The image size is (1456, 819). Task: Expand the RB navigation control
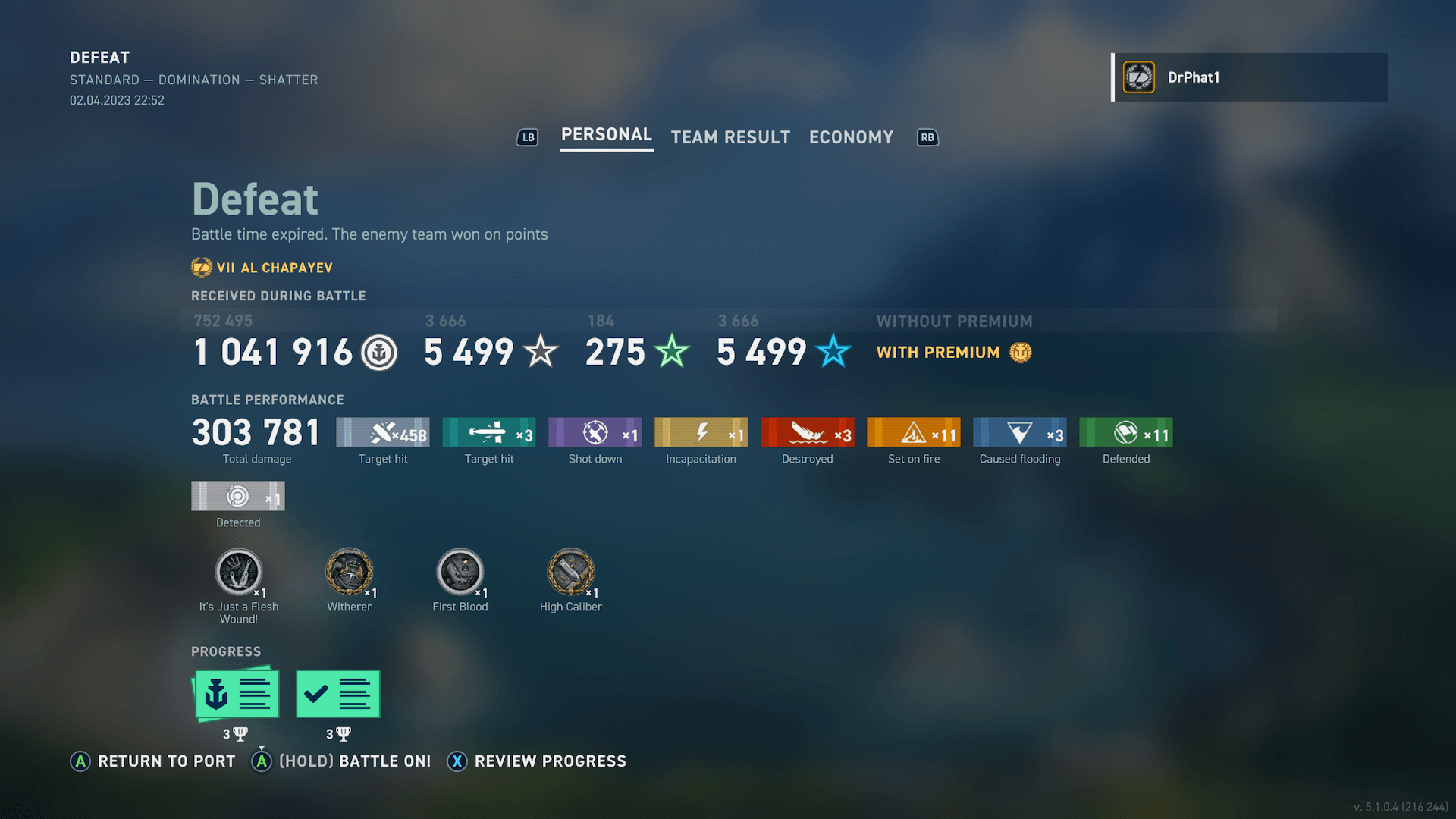pyautogui.click(x=927, y=137)
